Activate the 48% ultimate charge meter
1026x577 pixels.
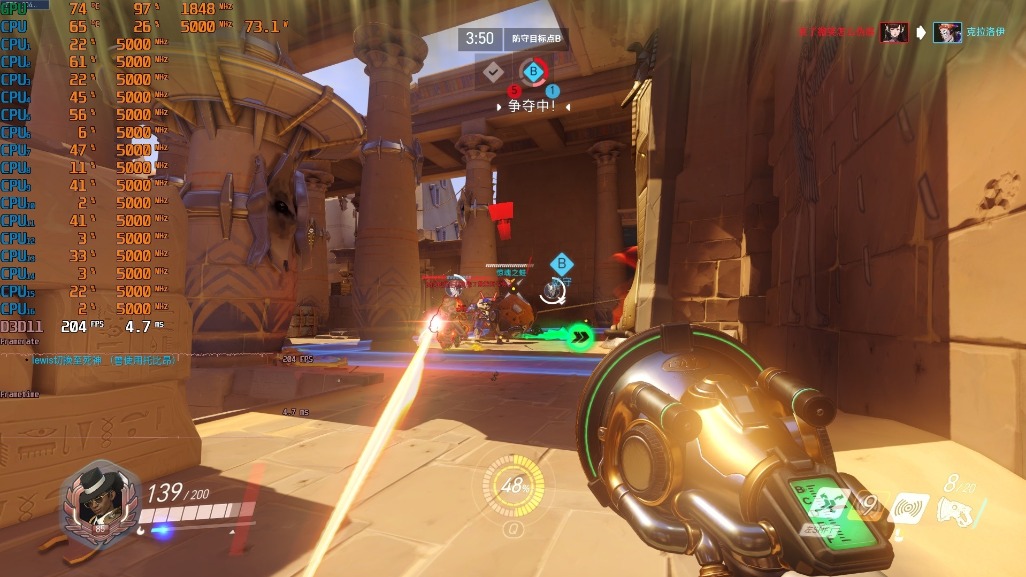(x=514, y=487)
